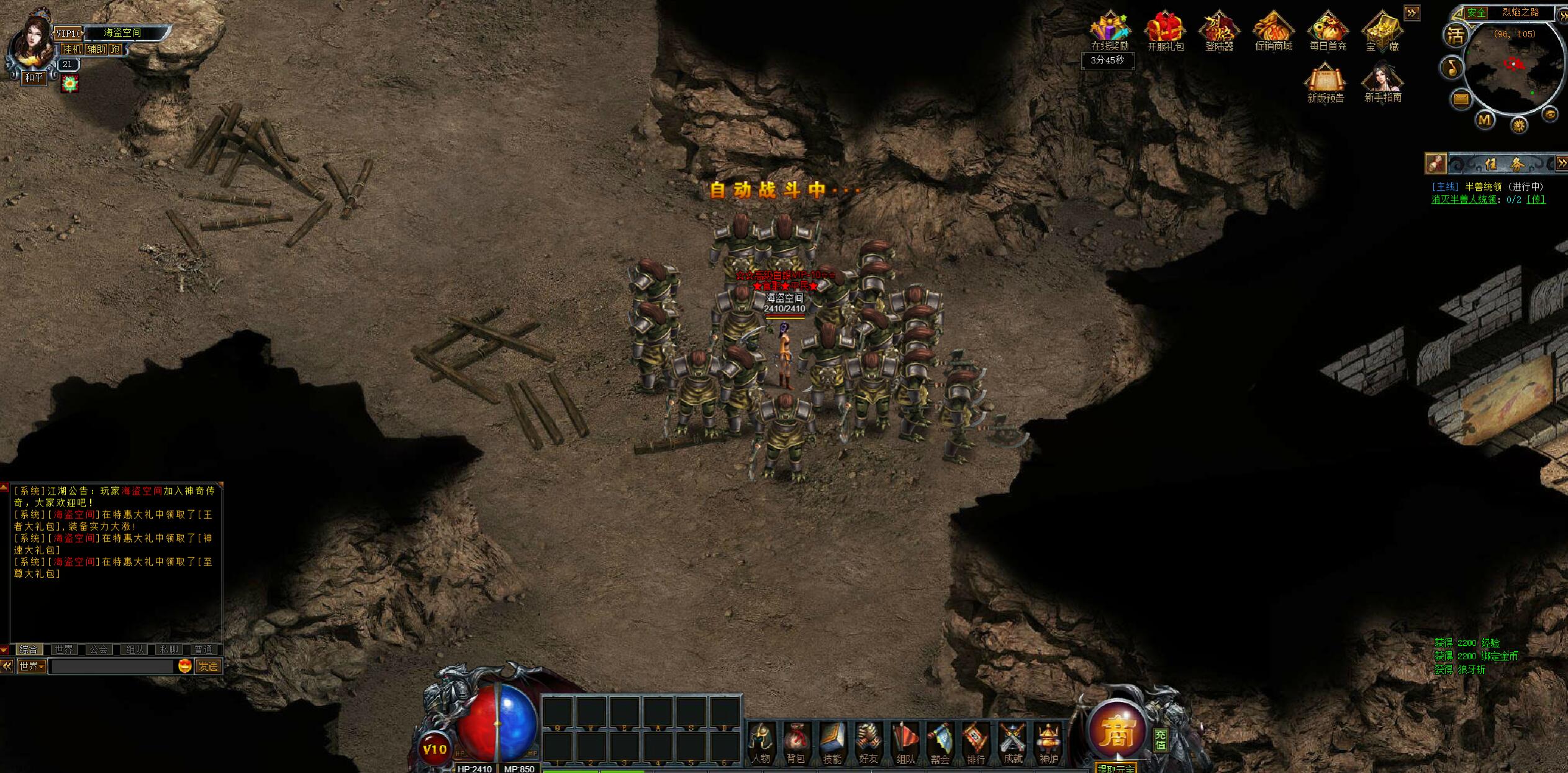
Task: Switch to the 世界 chat tab
Action: click(63, 649)
